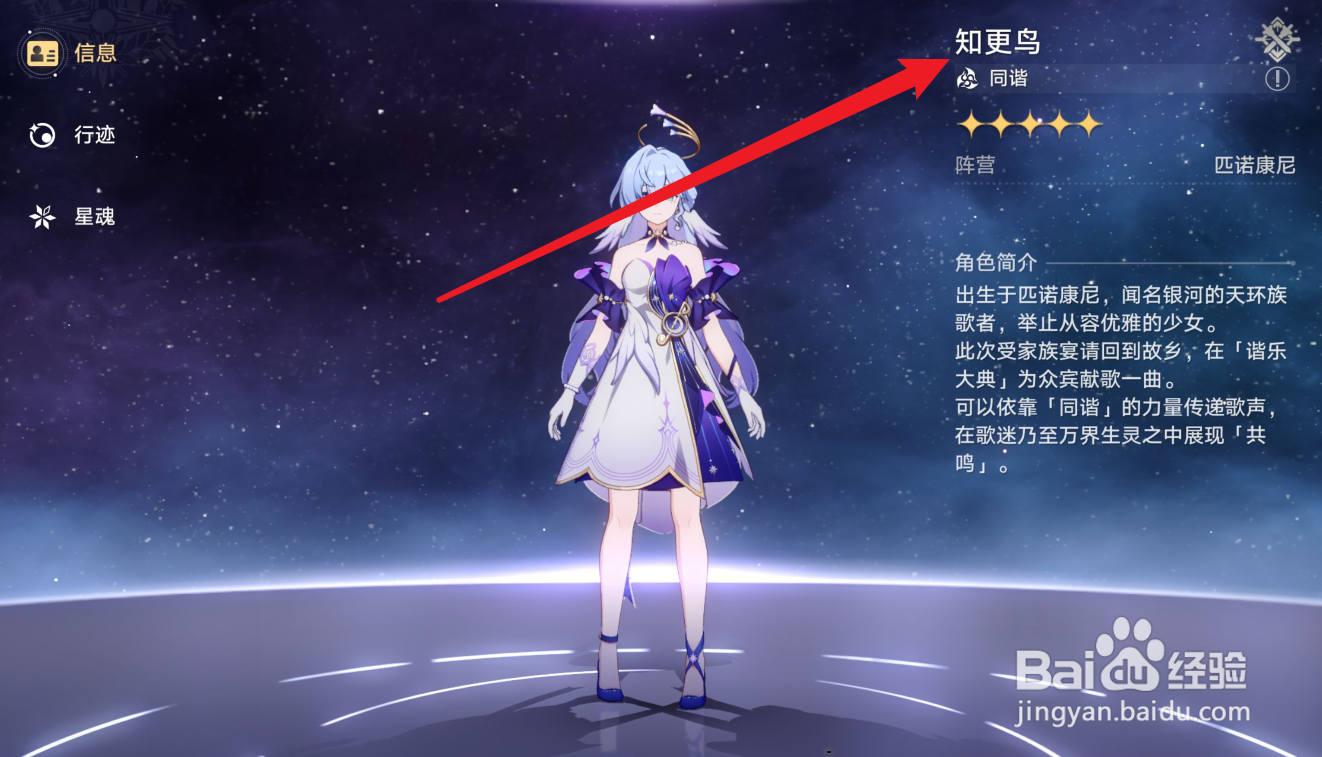Switch to the 星魂 tab
This screenshot has width=1322, height=757.
coord(97,216)
